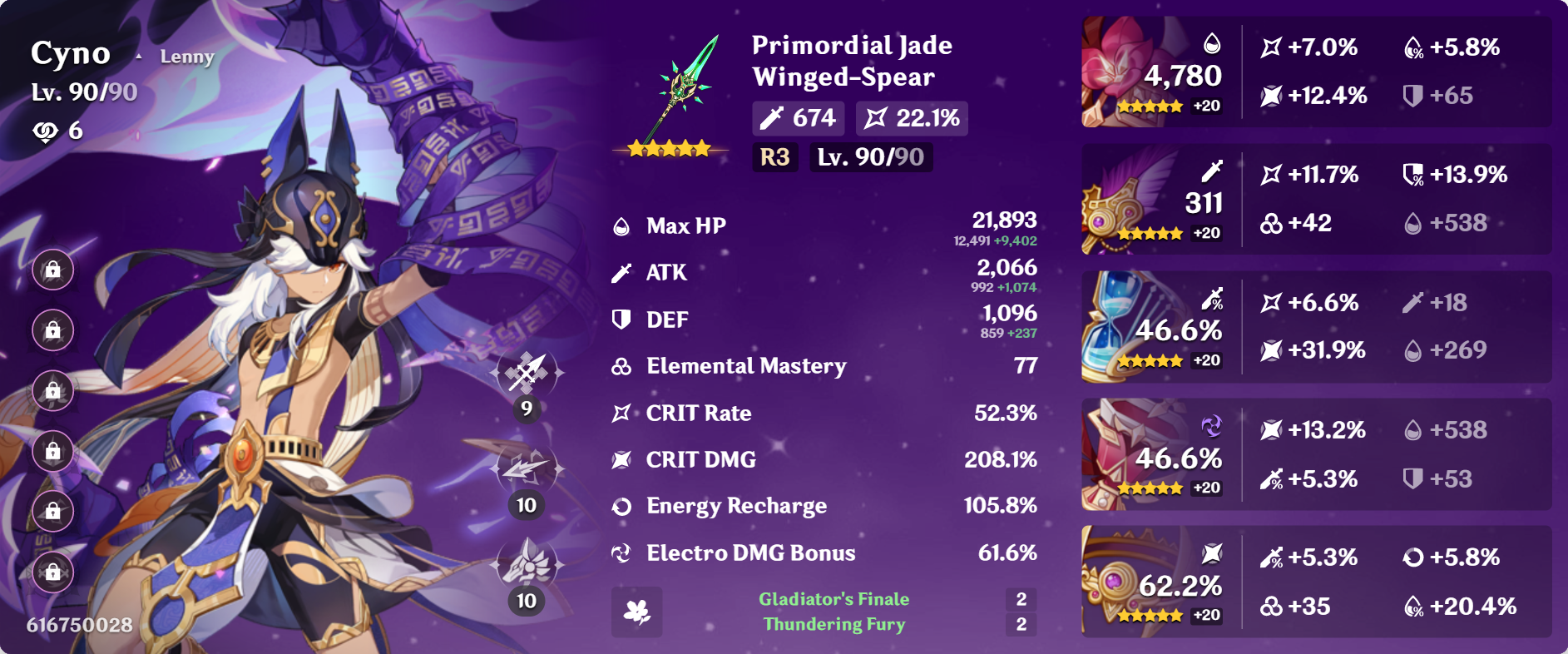Toggle the first lock icon on left sidebar

pos(52,270)
